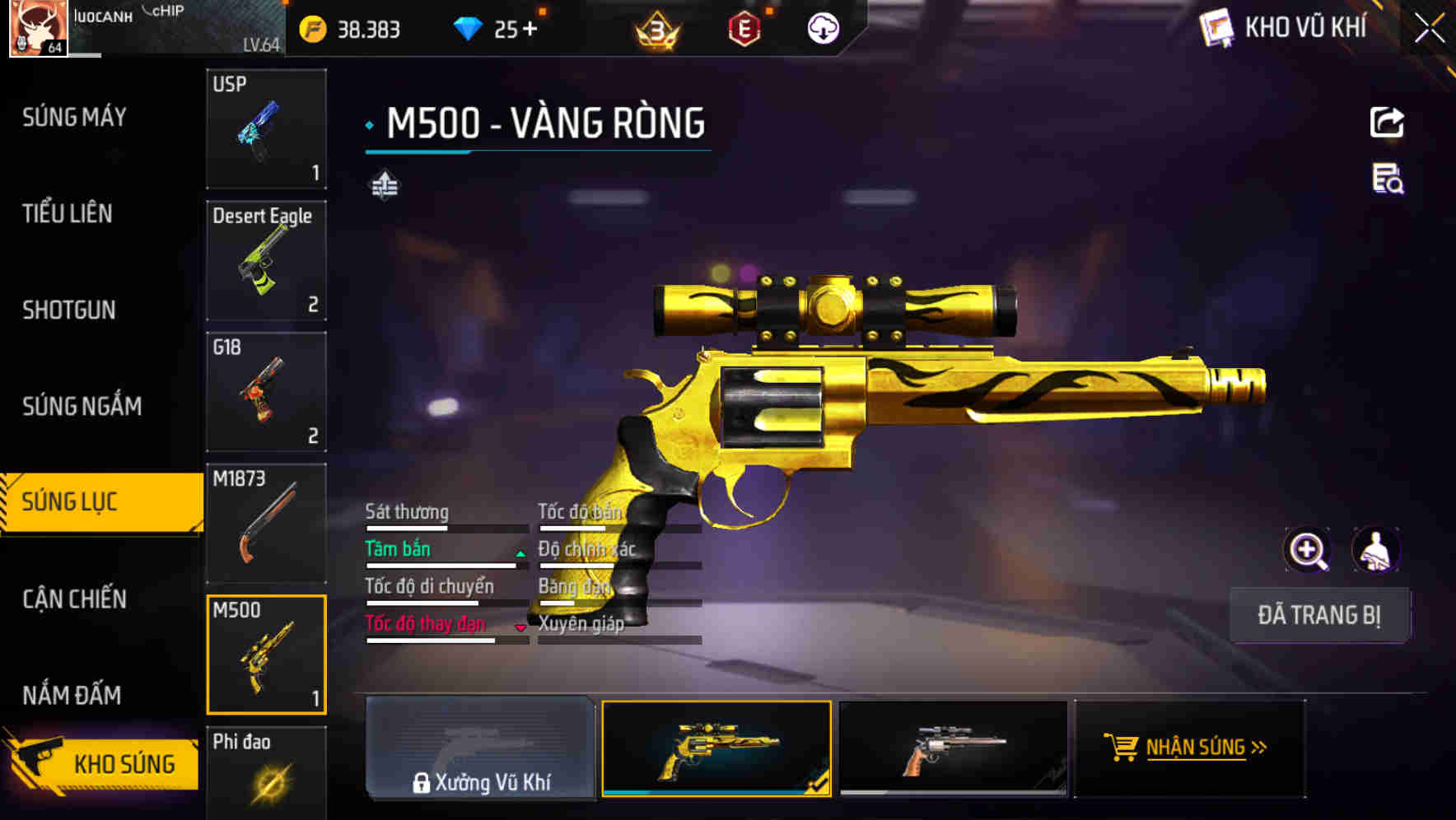Open the cloud download icon
Viewport: 1456px width, 820px height.
pyautogui.click(x=823, y=30)
